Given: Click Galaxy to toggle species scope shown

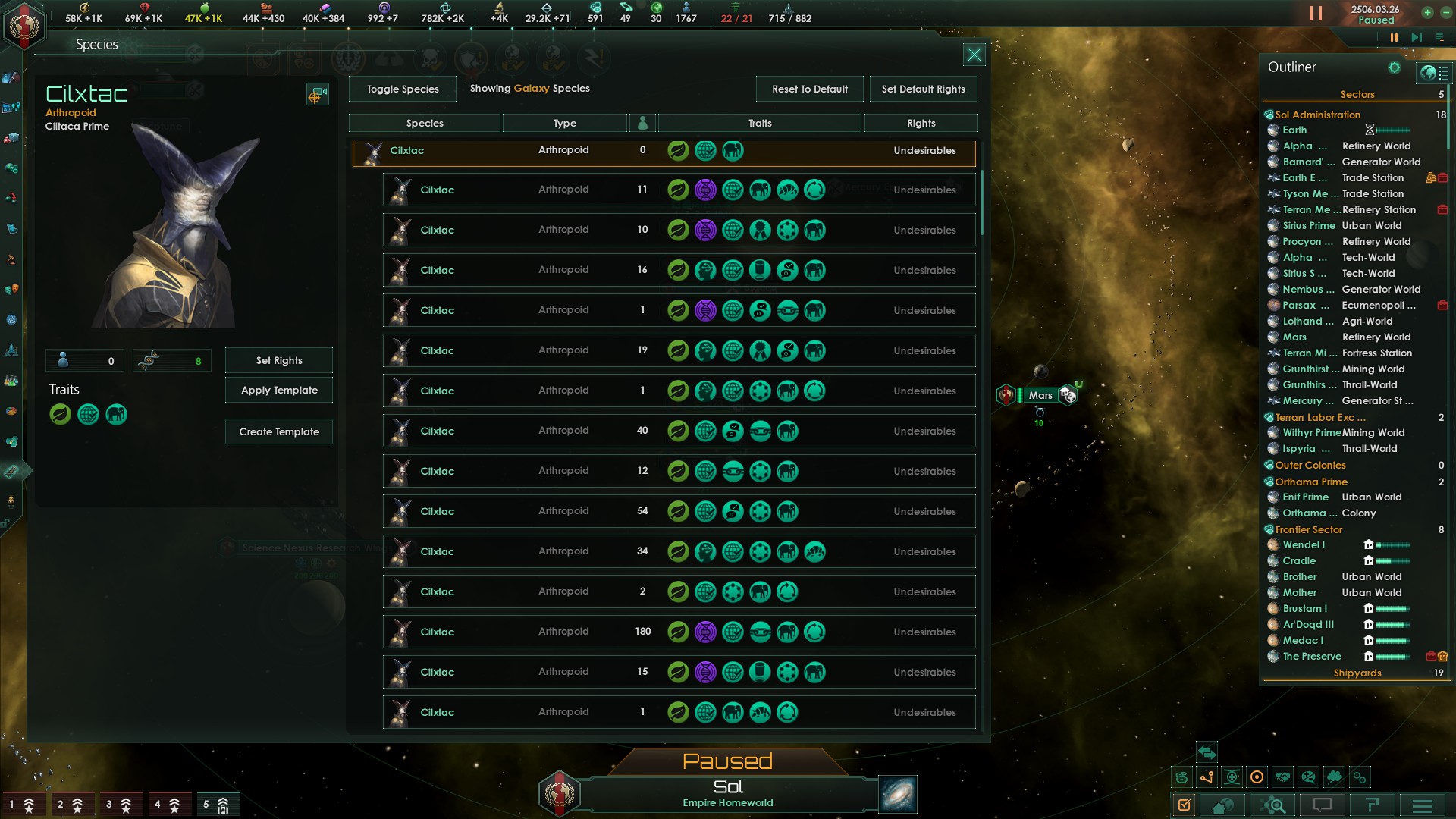Looking at the screenshot, I should [532, 89].
